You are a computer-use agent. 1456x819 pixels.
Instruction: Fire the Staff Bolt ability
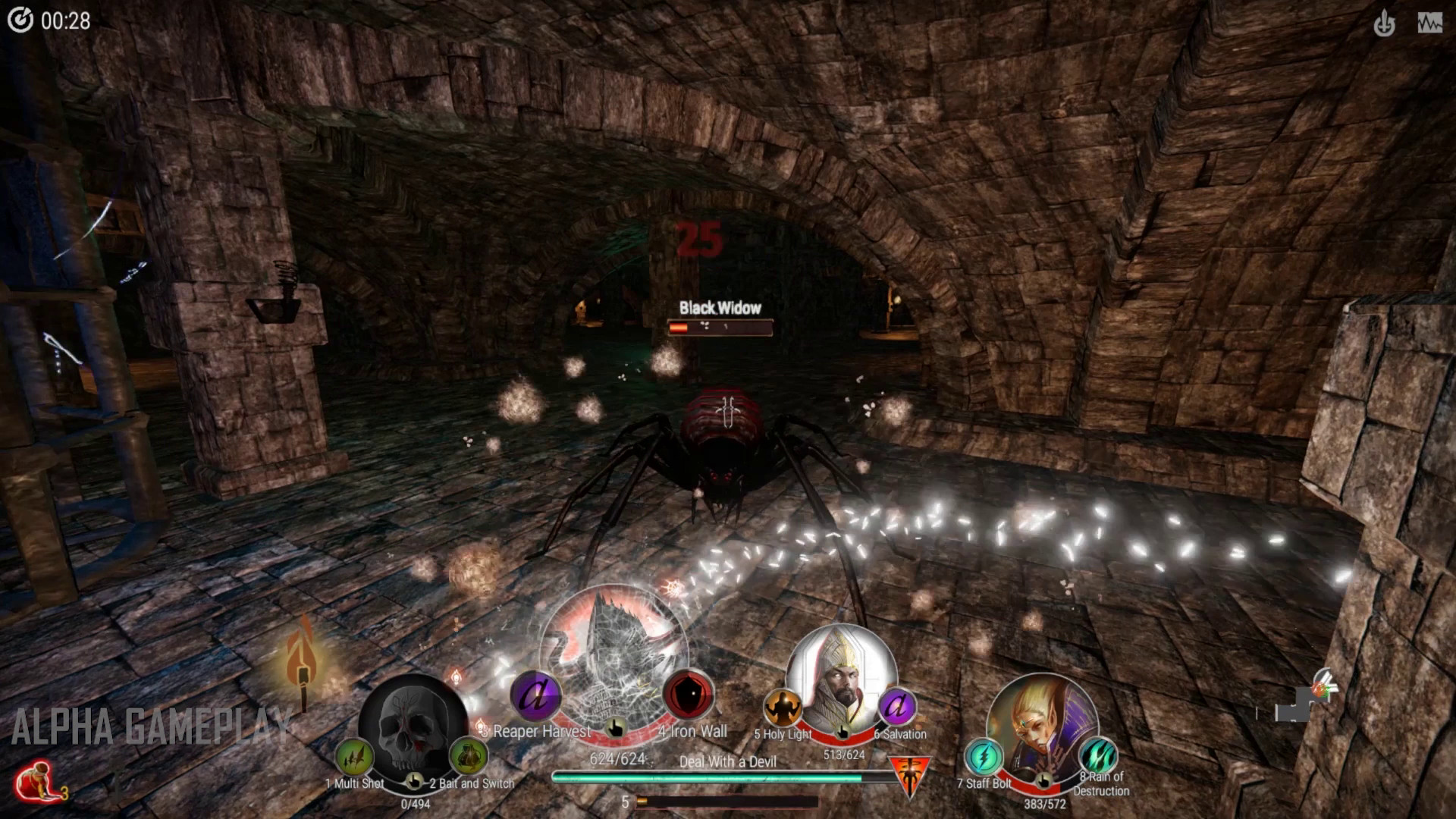pos(984,758)
